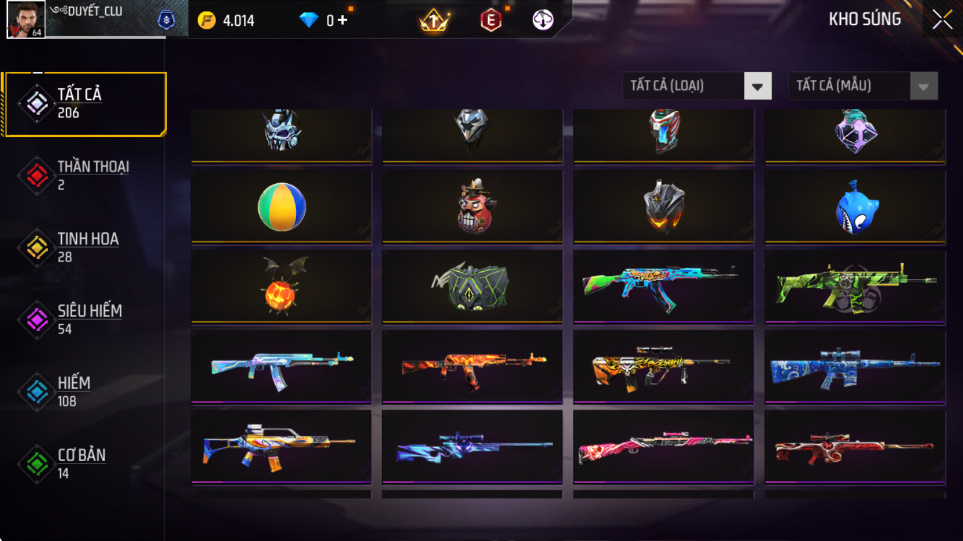Choose the pink shotgun weapon skin
Viewport: 963px width, 541px height.
(663, 446)
